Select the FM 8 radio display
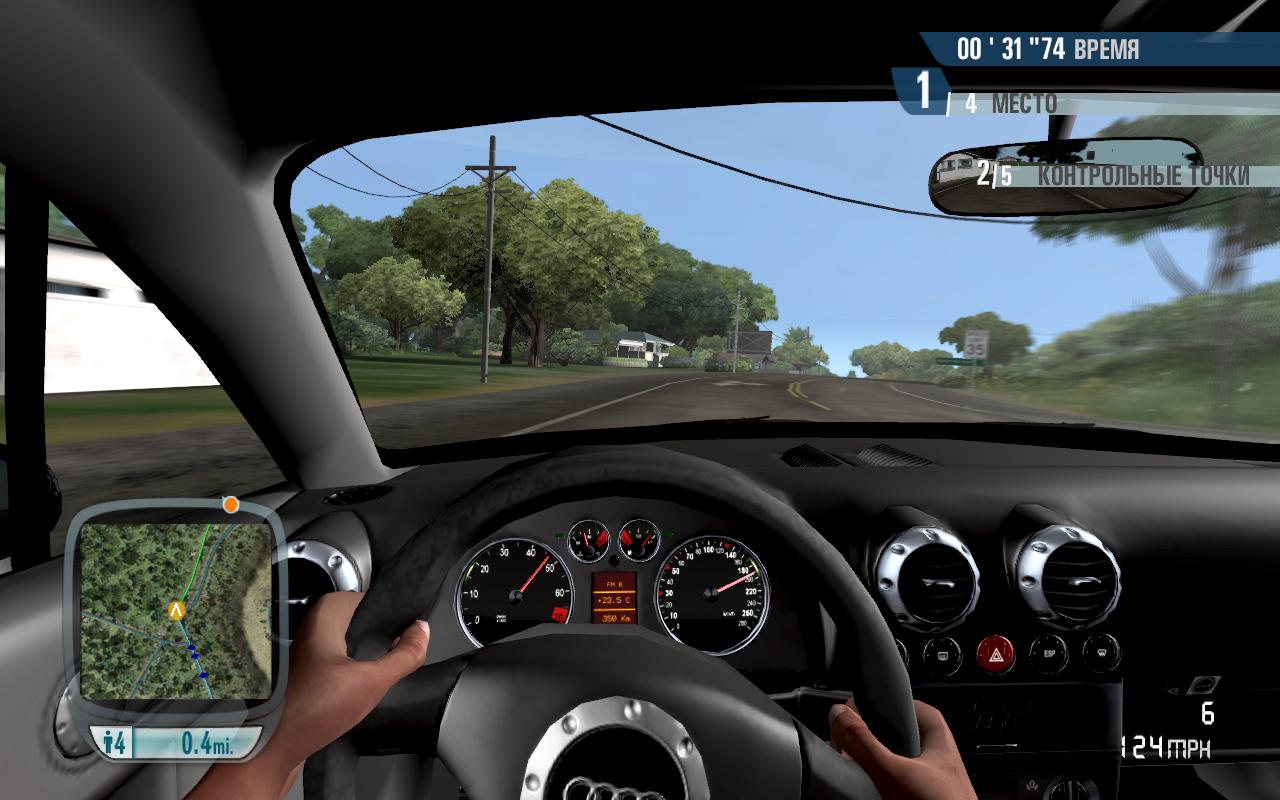Image resolution: width=1280 pixels, height=800 pixels. tap(614, 584)
